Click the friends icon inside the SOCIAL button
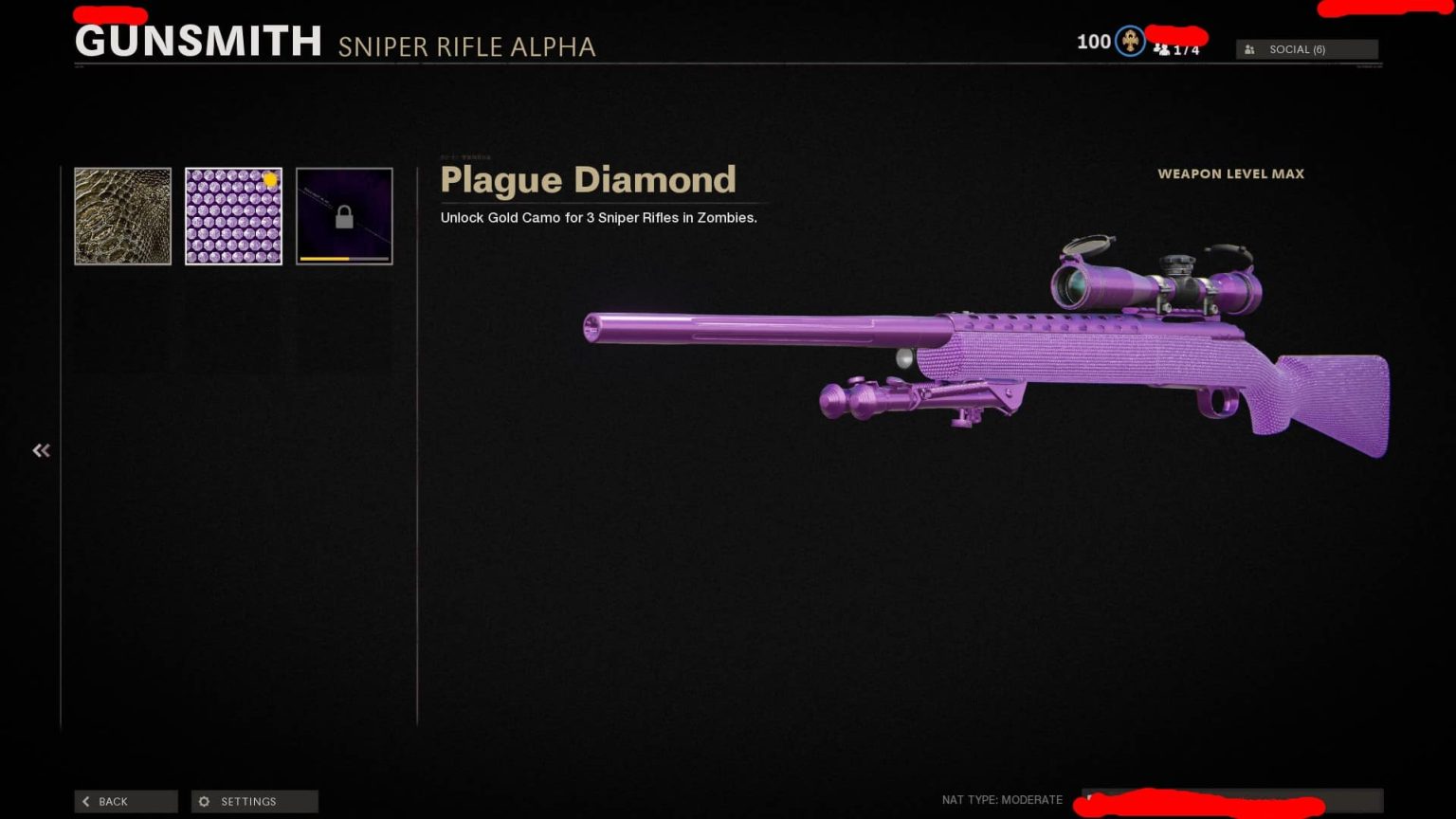Image resolution: width=1456 pixels, height=819 pixels. (x=1249, y=48)
